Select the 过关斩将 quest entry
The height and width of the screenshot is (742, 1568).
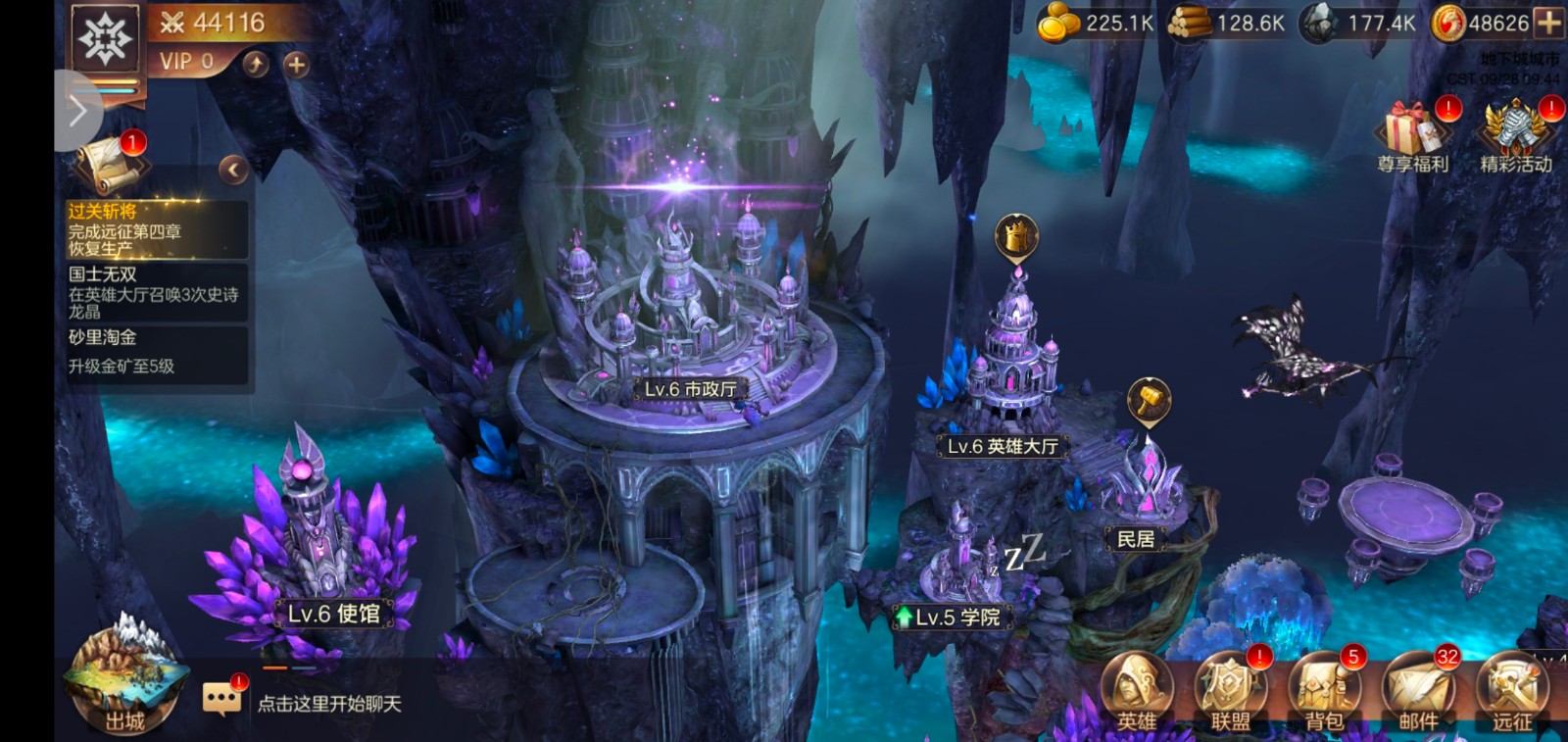tap(155, 230)
